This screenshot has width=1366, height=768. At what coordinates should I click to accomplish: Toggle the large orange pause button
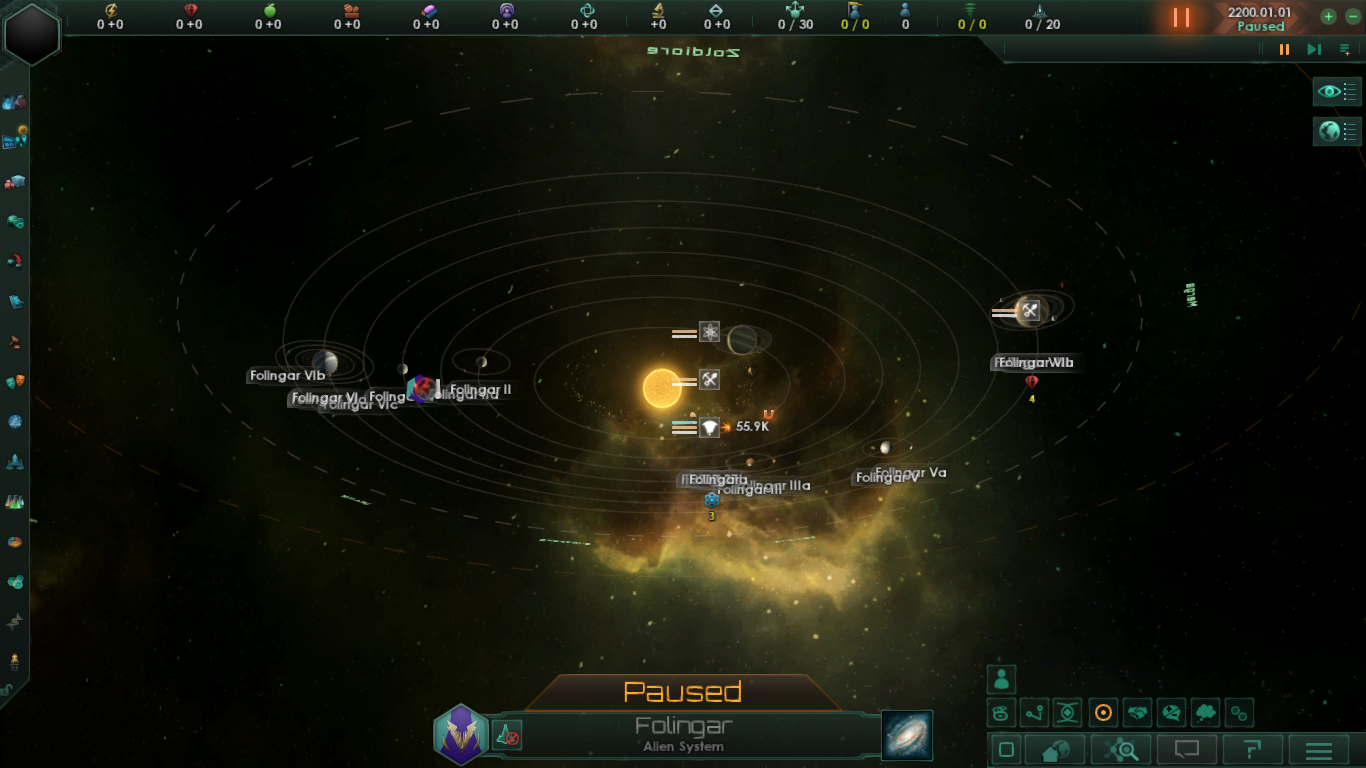[1182, 17]
